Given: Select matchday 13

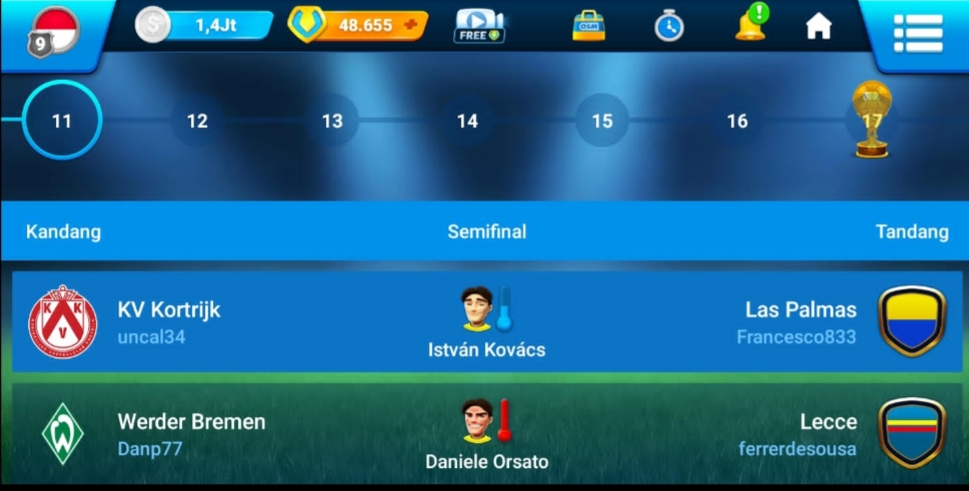Looking at the screenshot, I should click(332, 121).
